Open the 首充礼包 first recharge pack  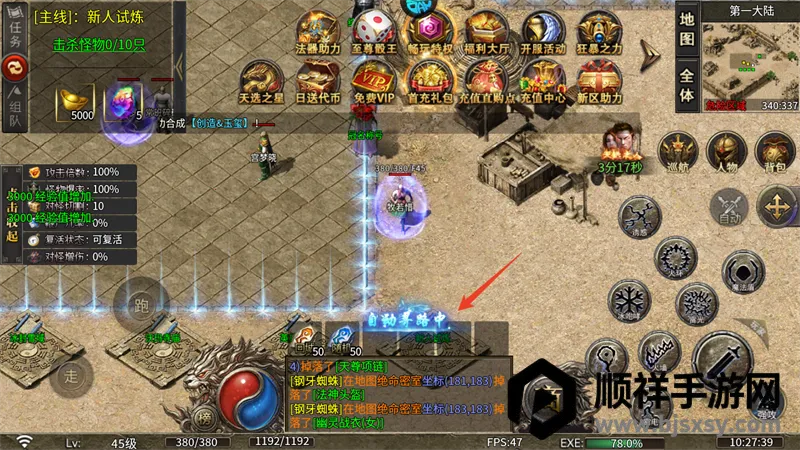point(430,82)
